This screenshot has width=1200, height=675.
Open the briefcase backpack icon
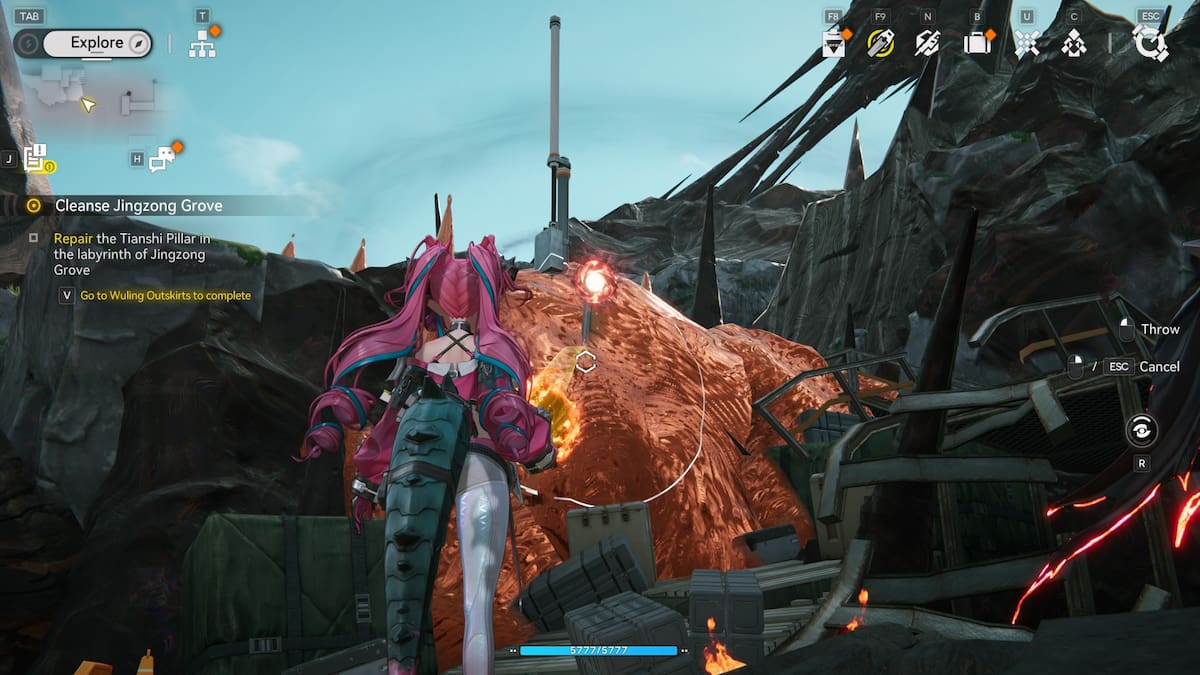976,43
